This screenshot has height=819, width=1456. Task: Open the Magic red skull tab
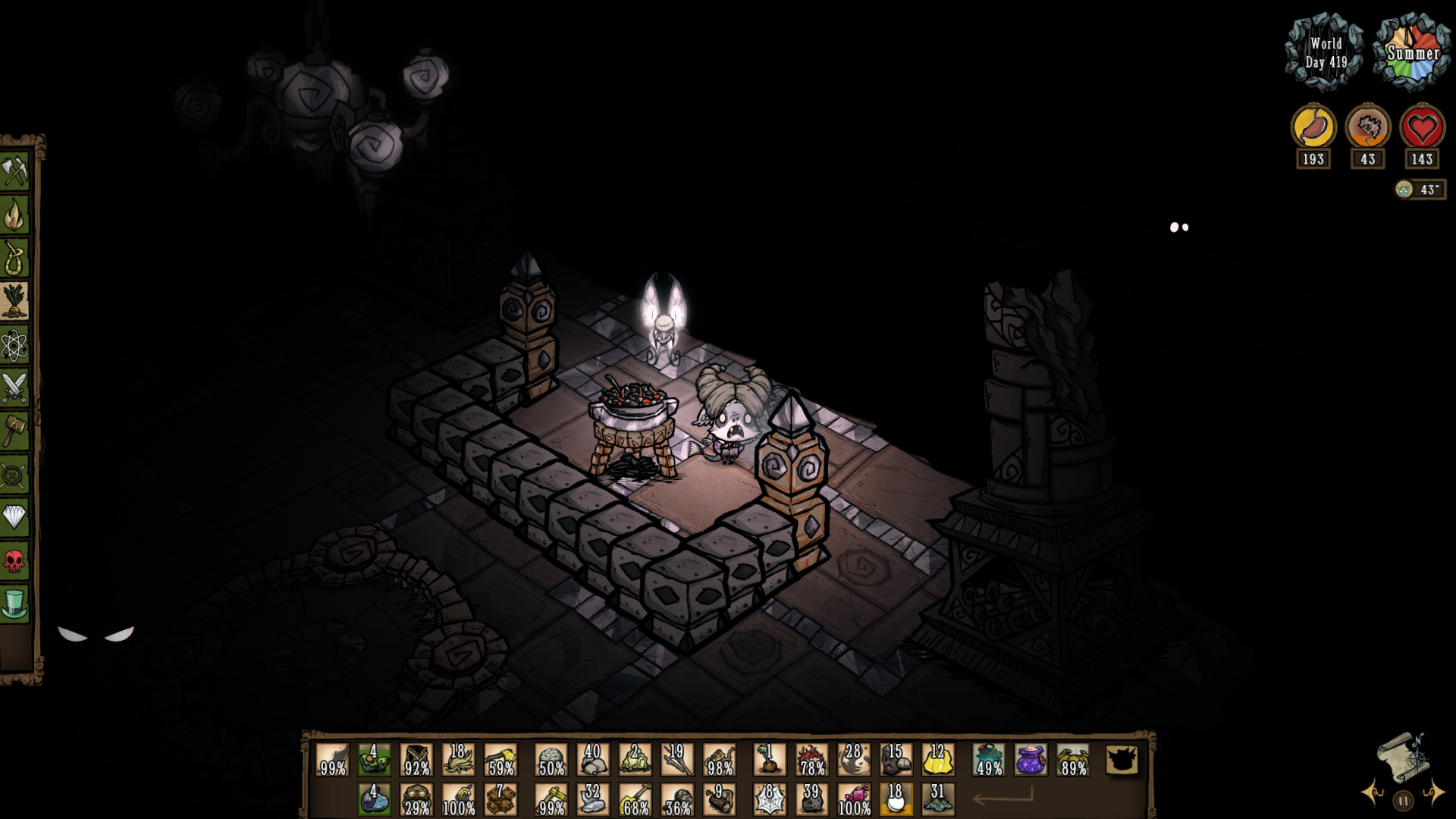(x=14, y=561)
